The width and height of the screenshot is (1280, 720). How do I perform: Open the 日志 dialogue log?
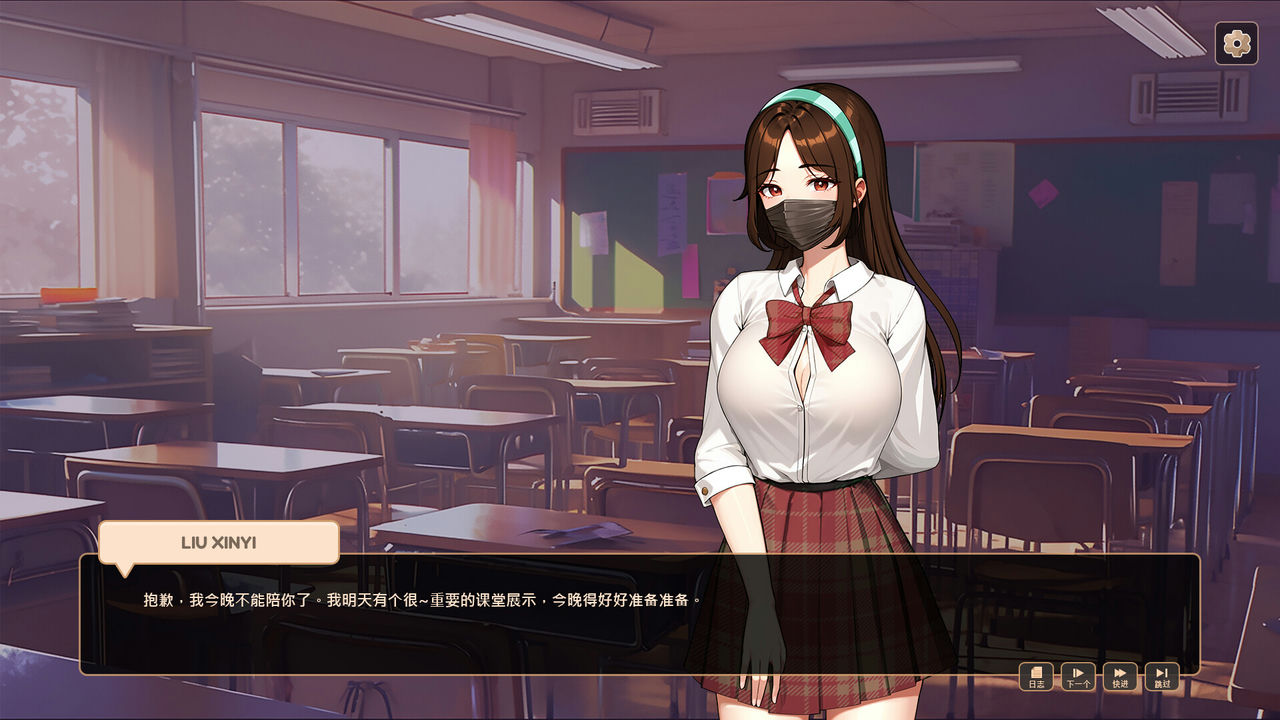point(1036,677)
